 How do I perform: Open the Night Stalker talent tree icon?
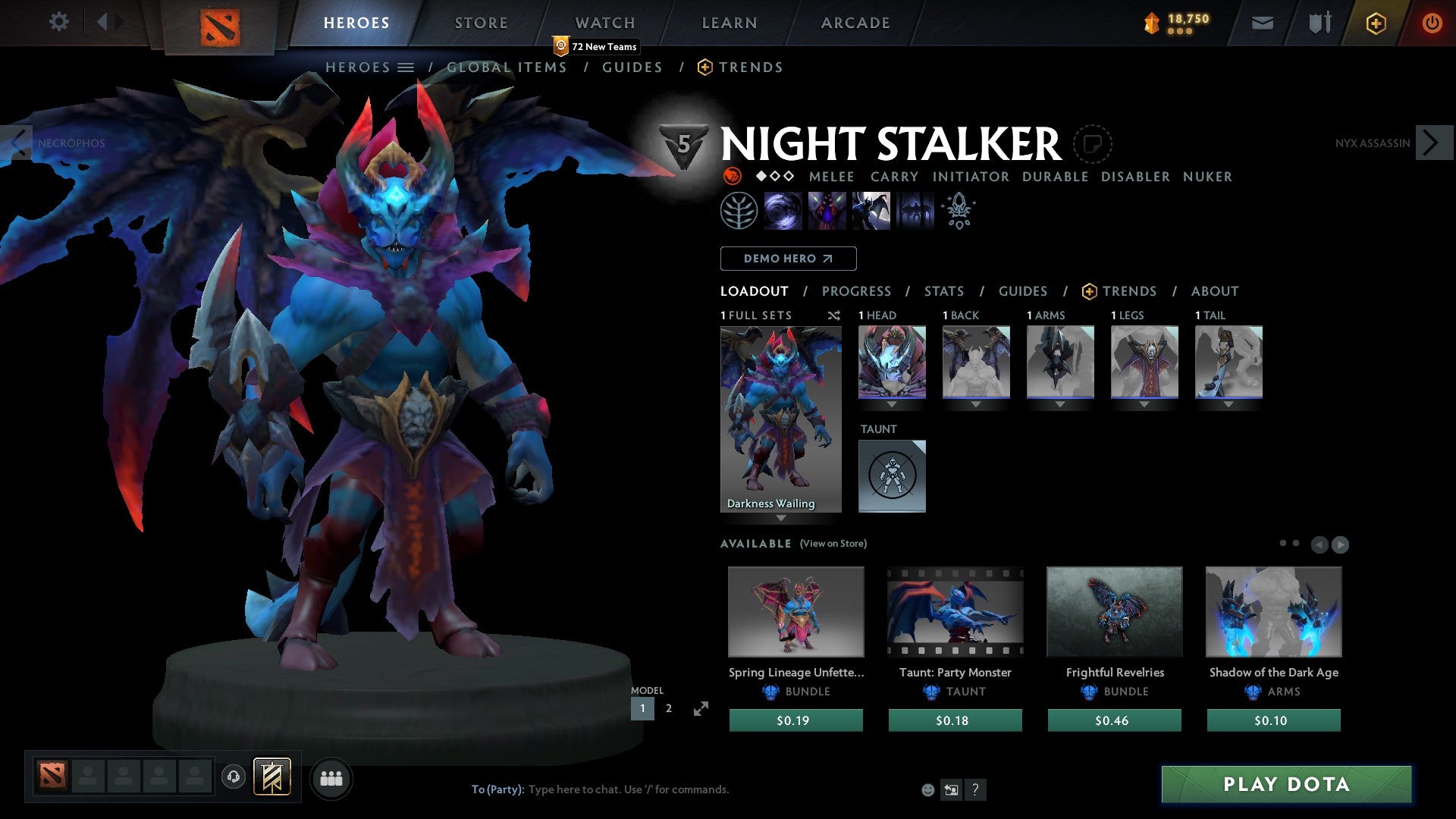[x=739, y=211]
